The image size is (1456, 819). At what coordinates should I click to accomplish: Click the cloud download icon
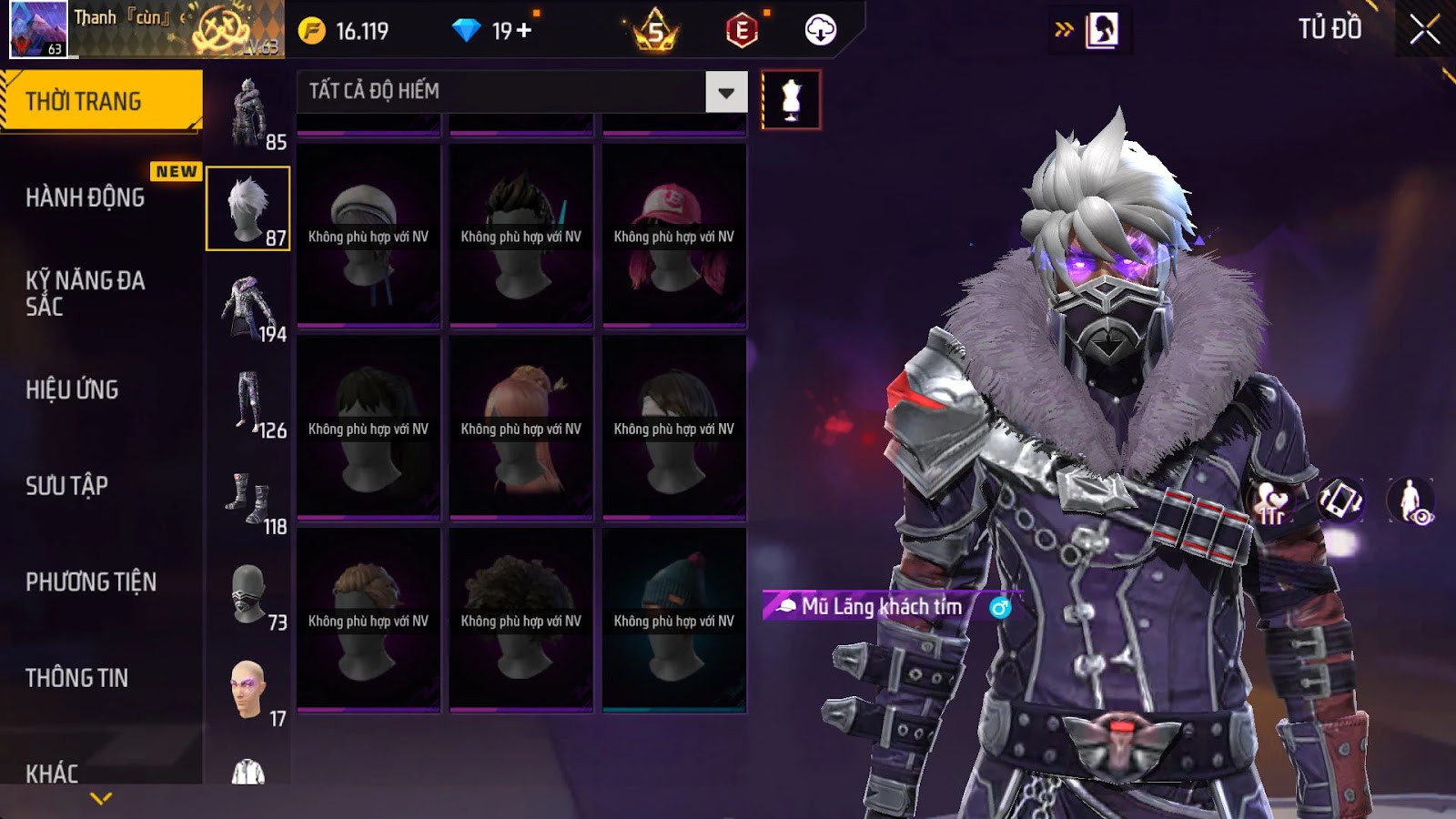click(x=820, y=30)
